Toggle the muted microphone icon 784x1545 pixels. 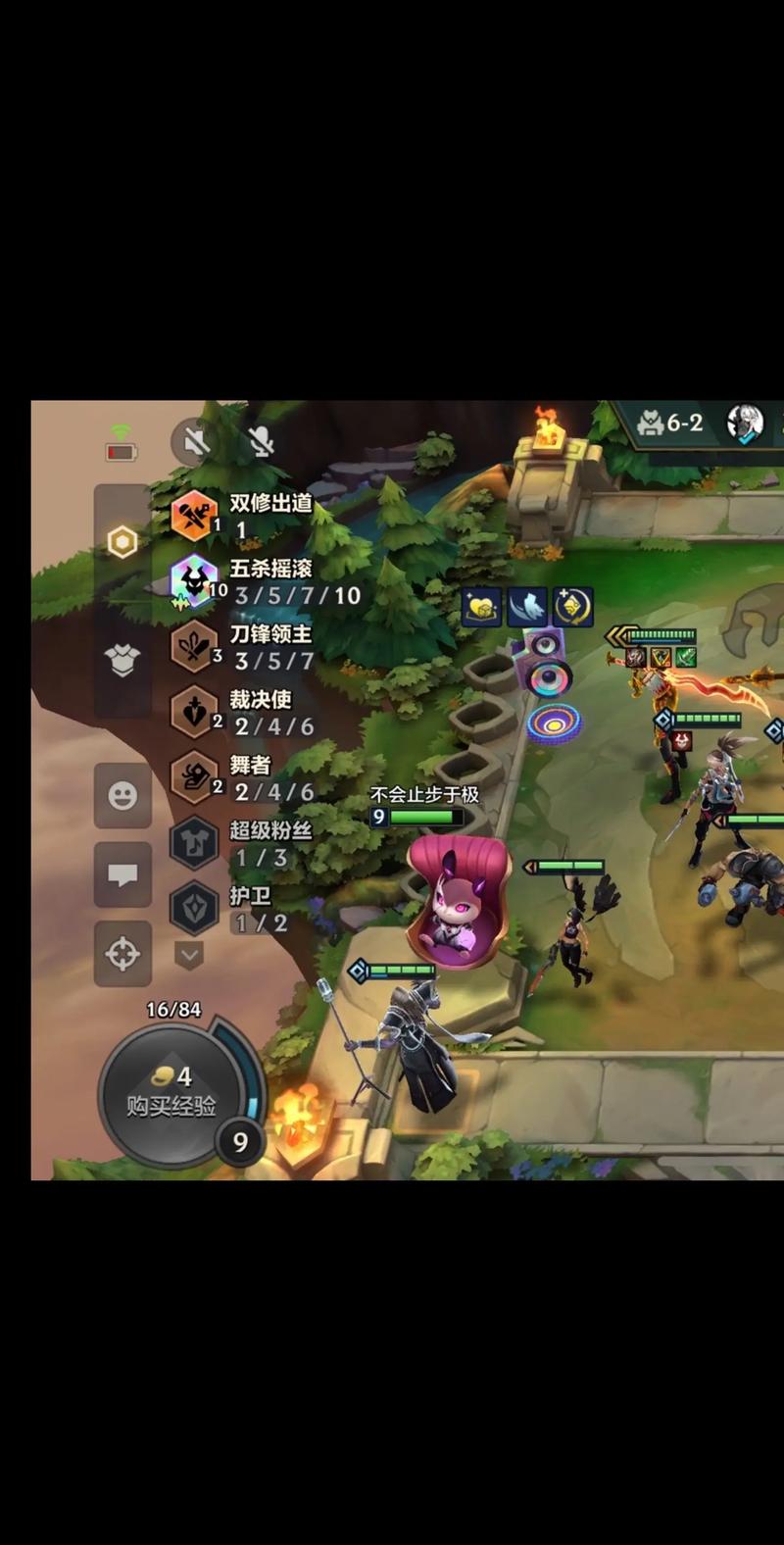click(x=260, y=442)
